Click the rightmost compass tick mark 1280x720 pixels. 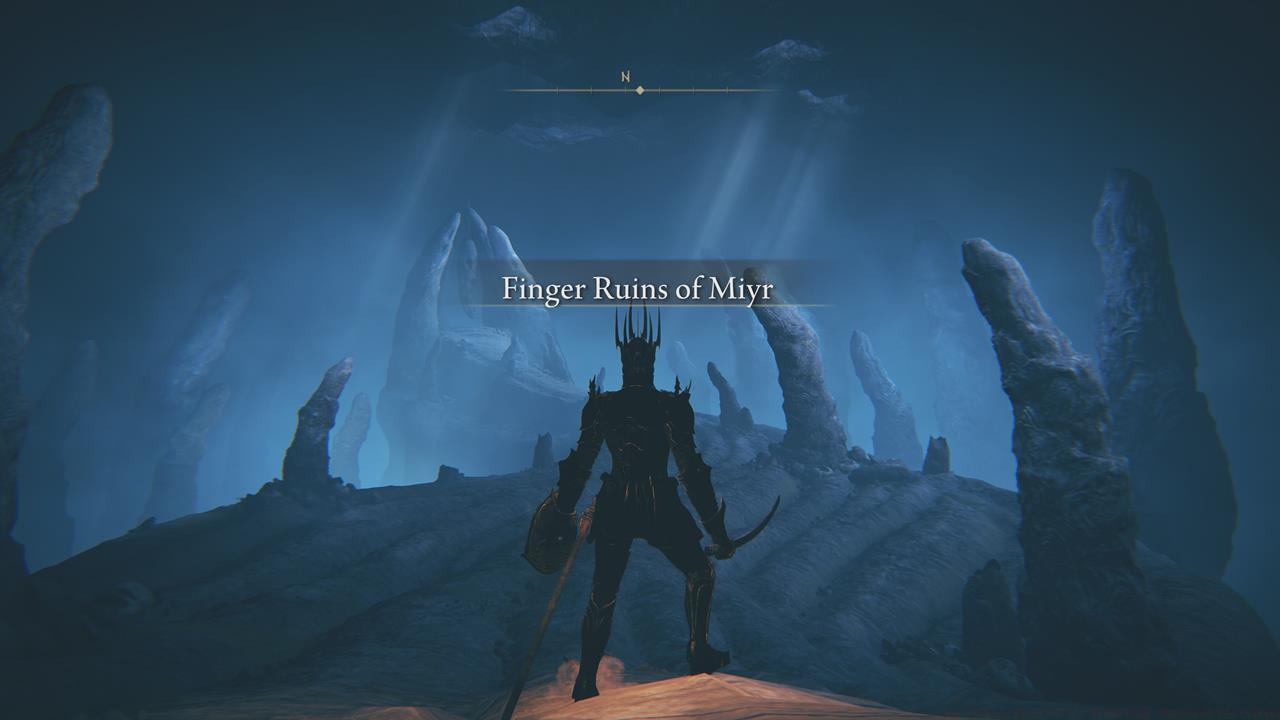click(726, 90)
